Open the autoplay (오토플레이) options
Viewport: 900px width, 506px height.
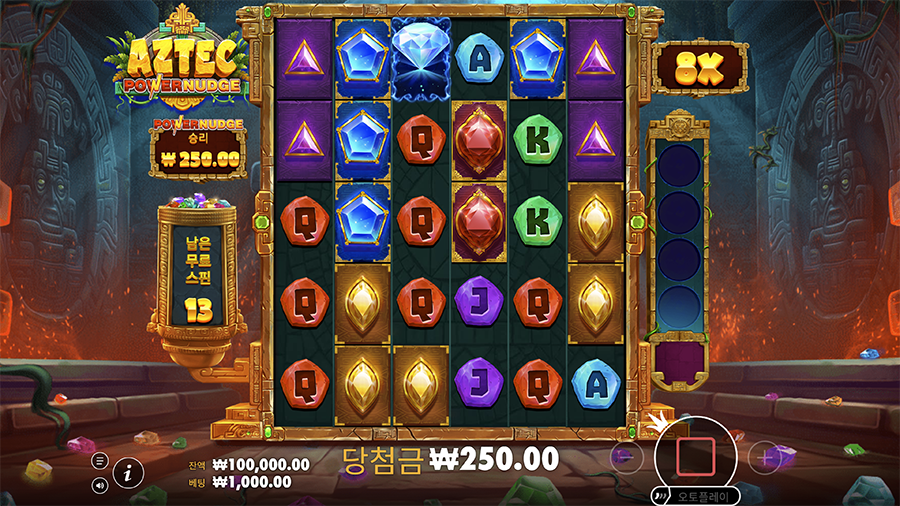pyautogui.click(x=696, y=495)
